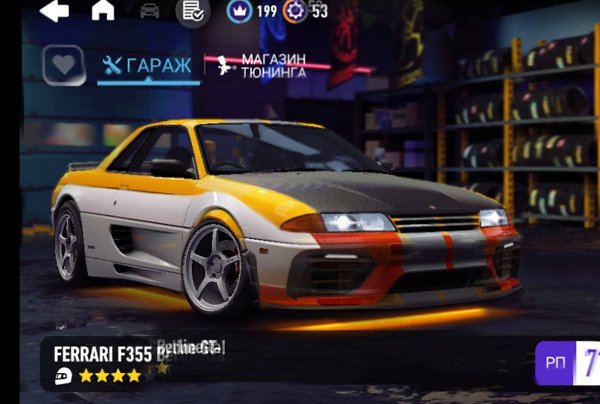600x404 pixels.
Task: Open the МАГАЗИН ТЮНИНГА tab
Action: pyautogui.click(x=262, y=66)
